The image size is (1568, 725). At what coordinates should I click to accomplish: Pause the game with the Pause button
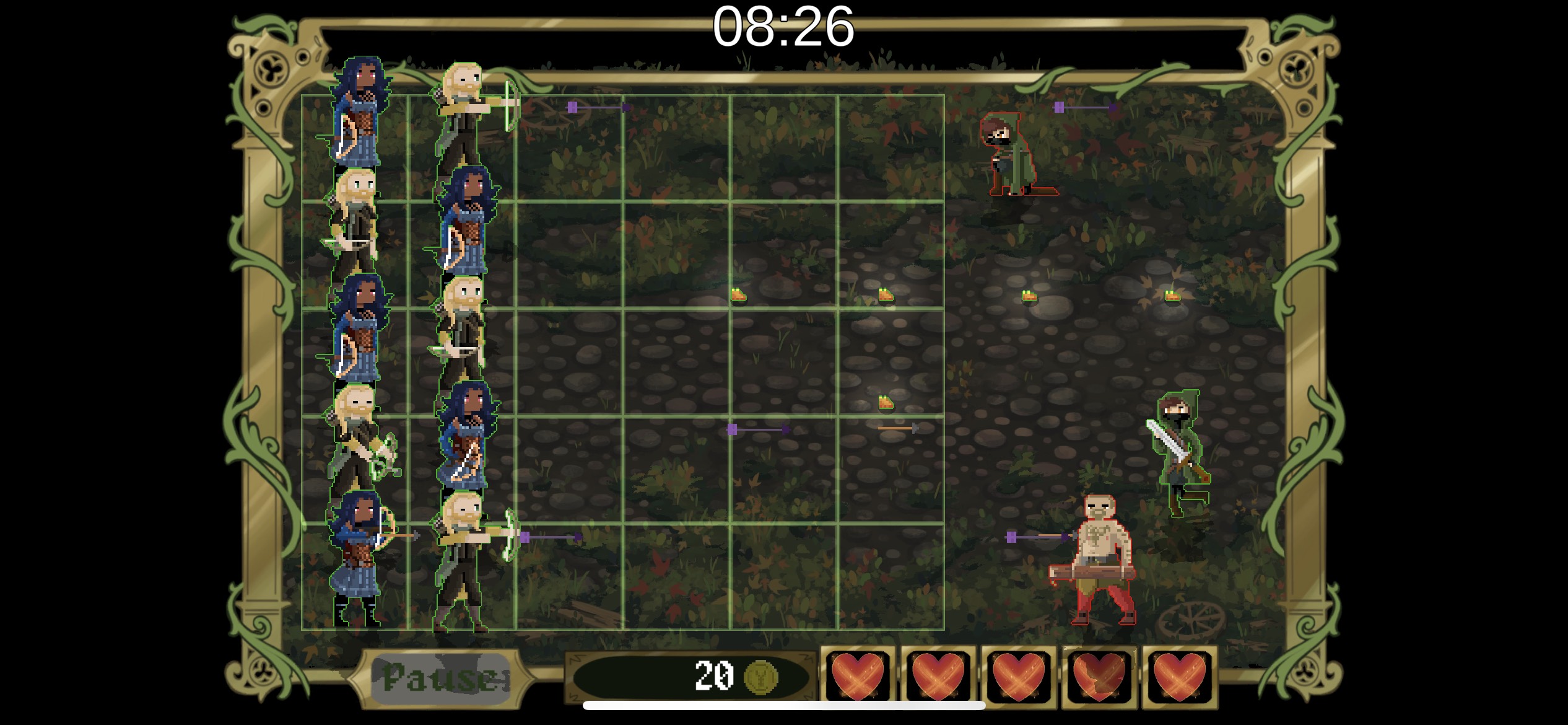point(441,679)
